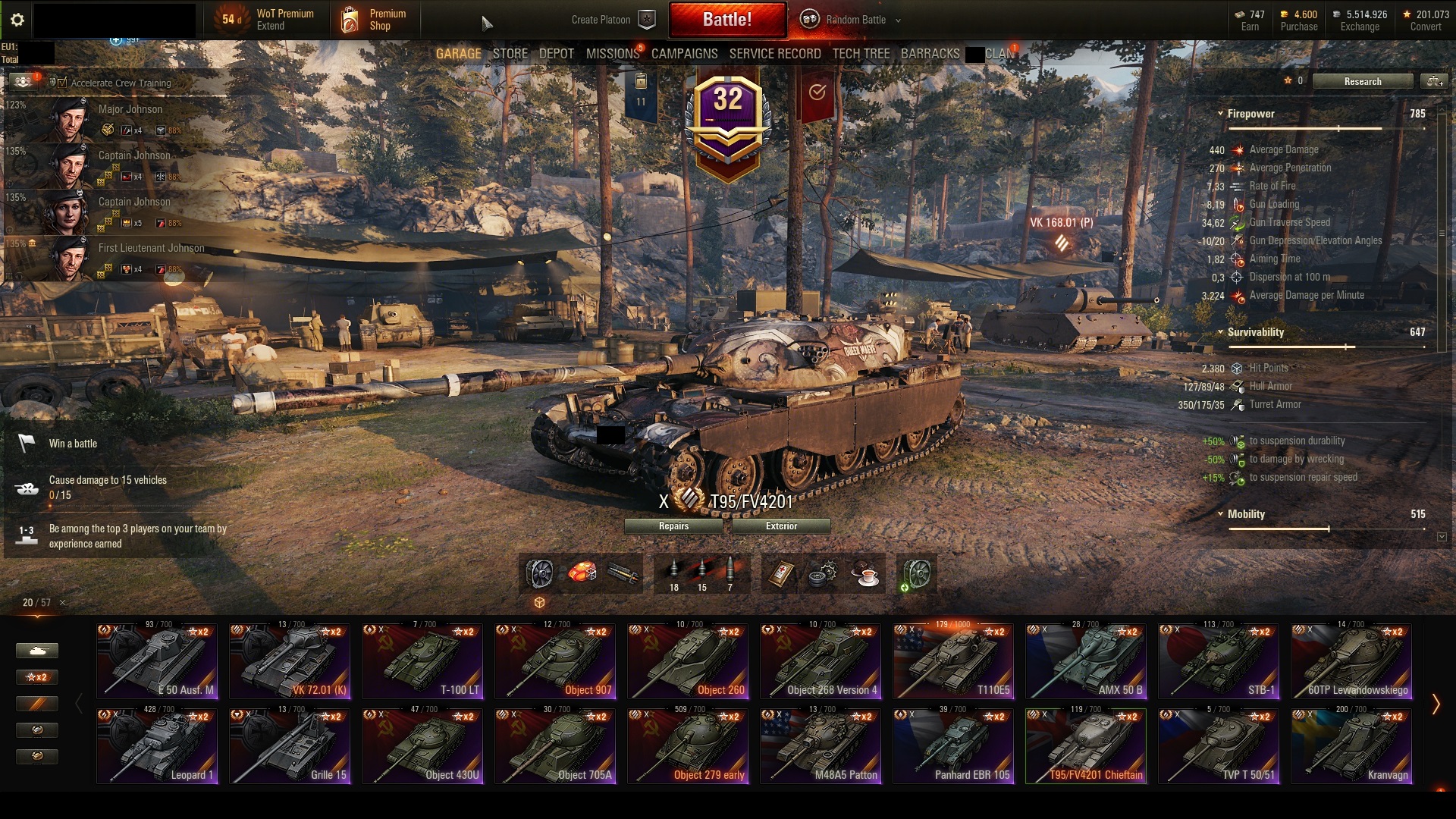Image resolution: width=1456 pixels, height=819 pixels.
Task: Toggle the x2 XP vehicle carousel filter
Action: click(37, 677)
